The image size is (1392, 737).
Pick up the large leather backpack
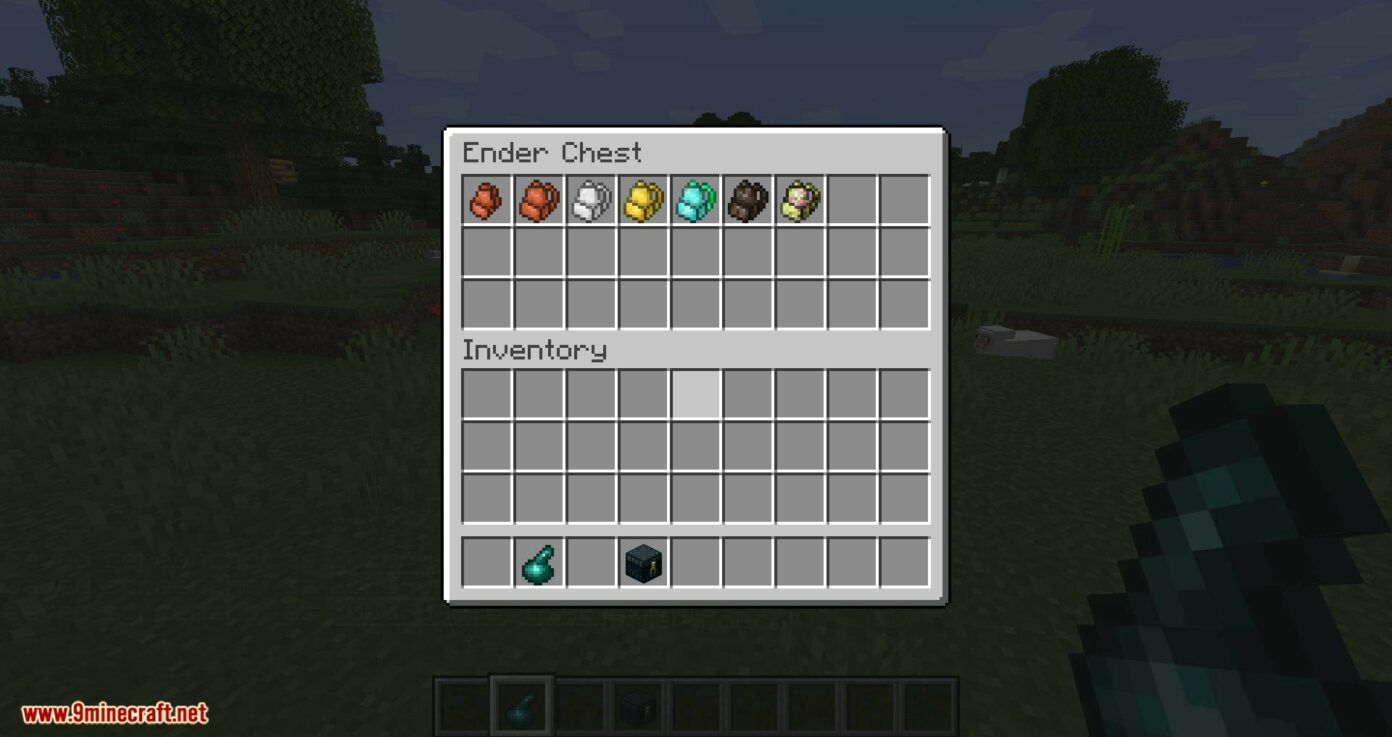[538, 200]
